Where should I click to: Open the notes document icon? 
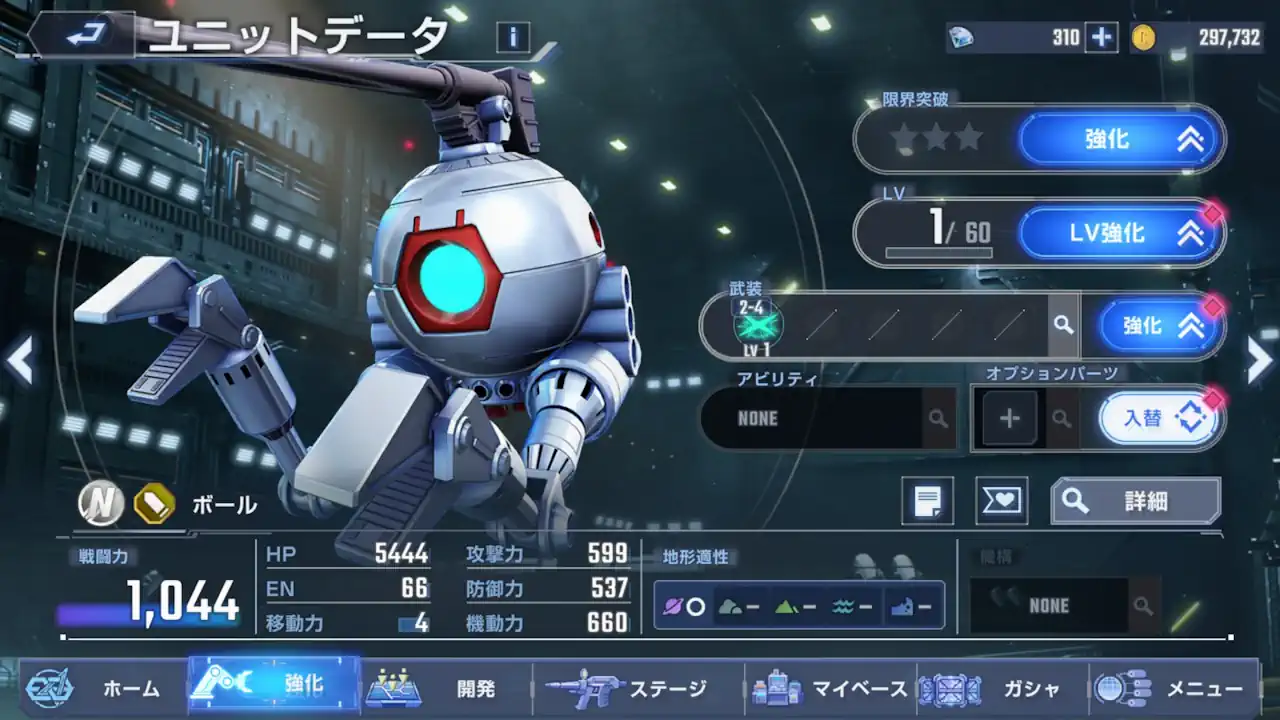[x=927, y=501]
